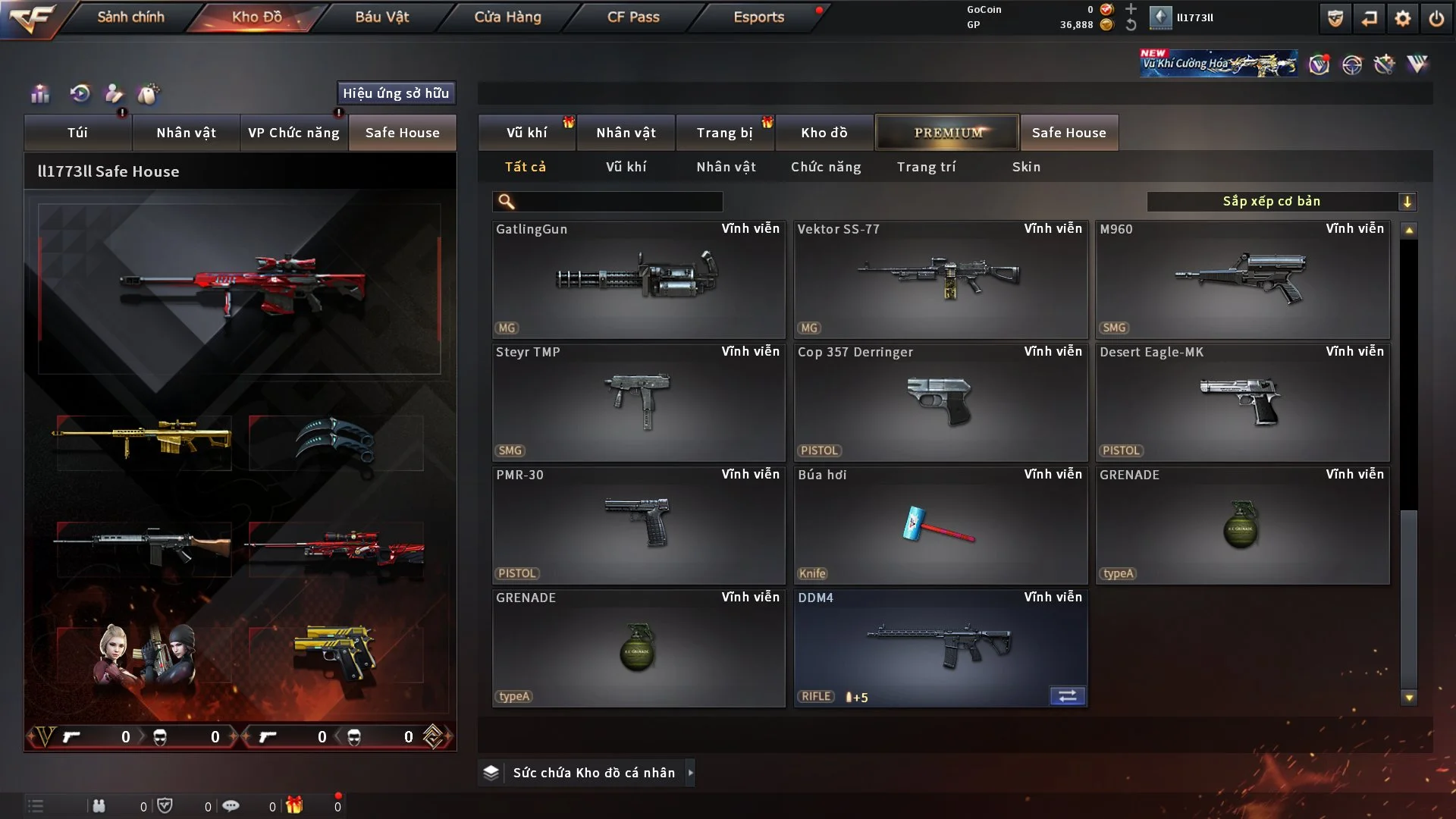Viewport: 1456px width, 819px height.
Task: Click the Hiệu ứng sở hữu button
Action: 396,93
